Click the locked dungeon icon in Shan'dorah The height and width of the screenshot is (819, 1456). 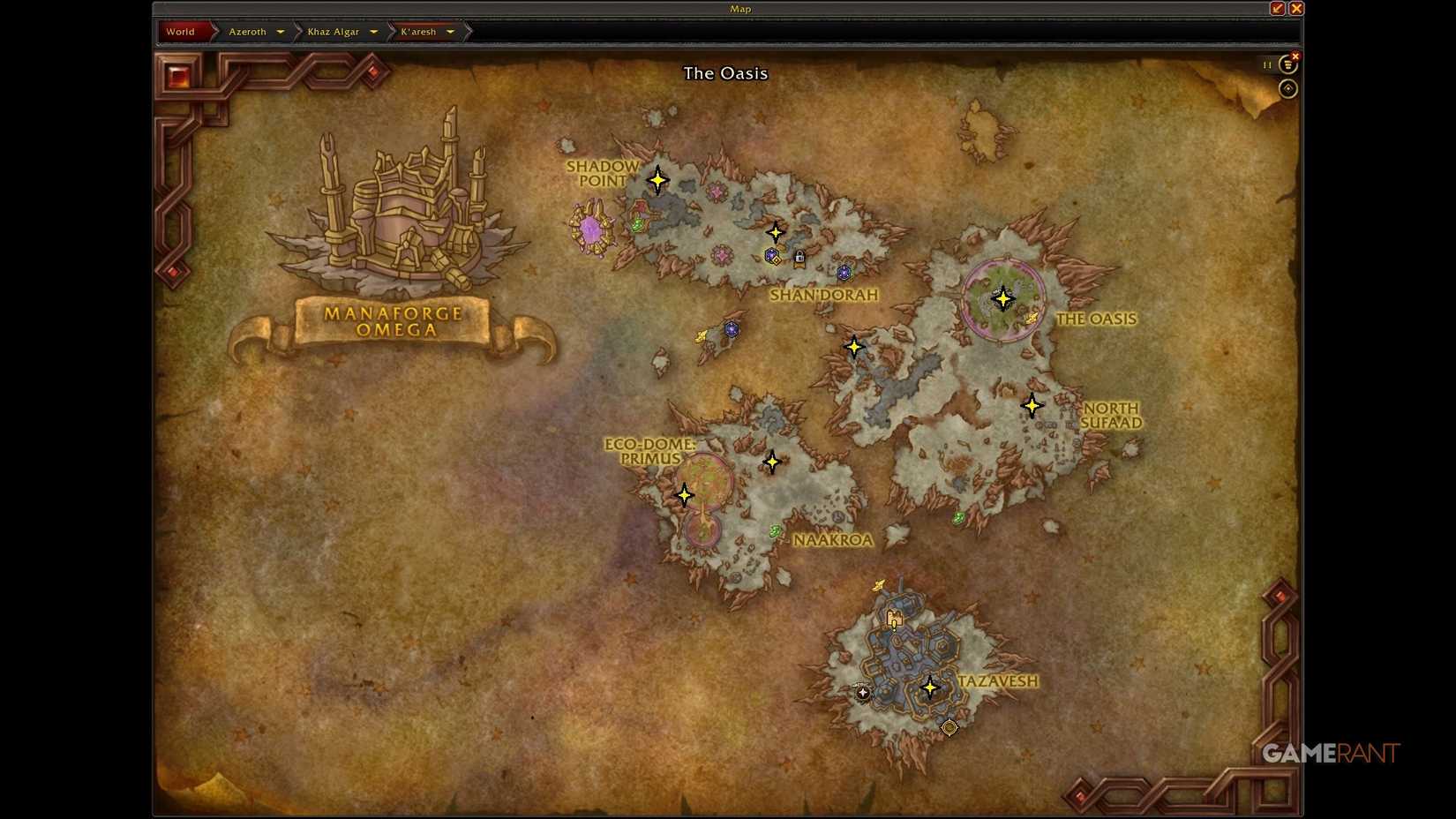[x=799, y=258]
